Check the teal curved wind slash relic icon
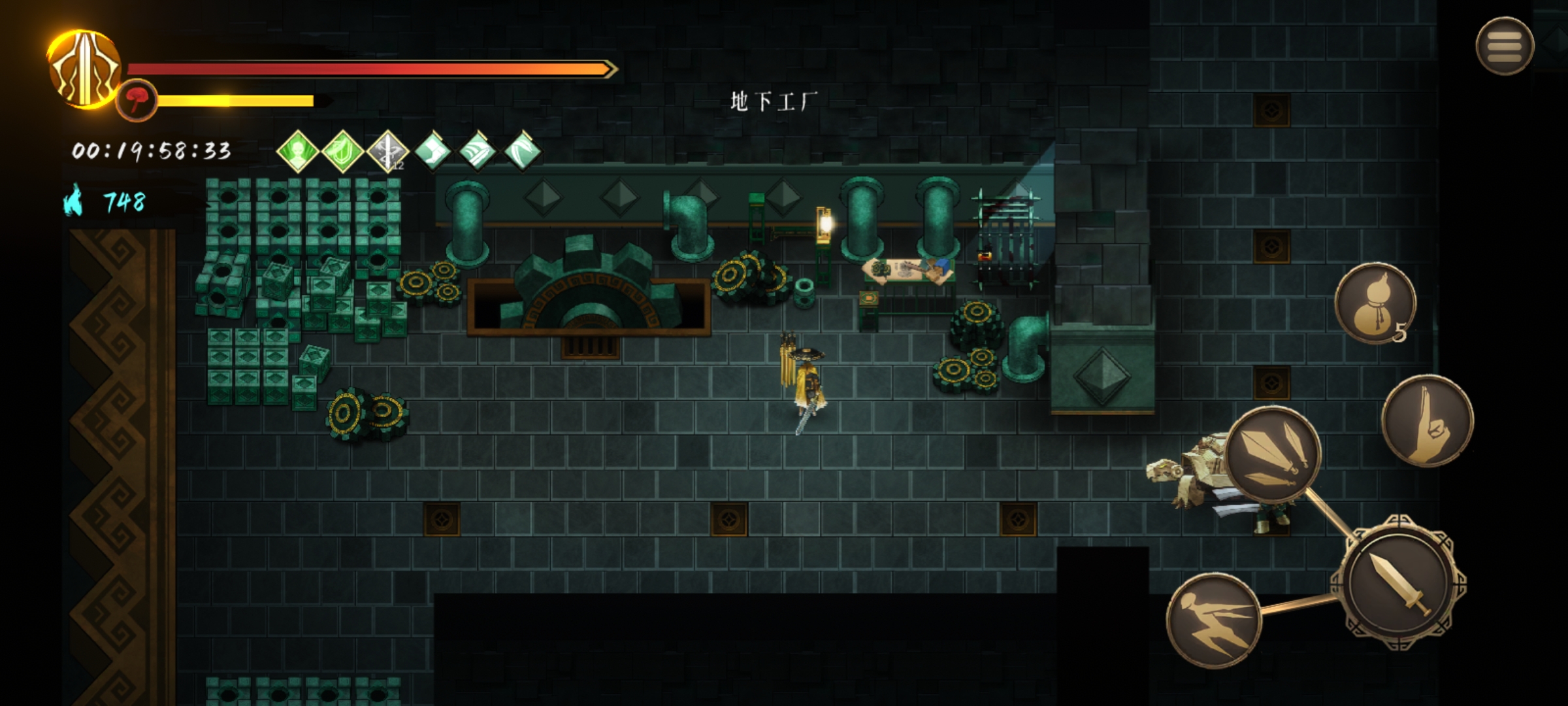 tap(523, 152)
